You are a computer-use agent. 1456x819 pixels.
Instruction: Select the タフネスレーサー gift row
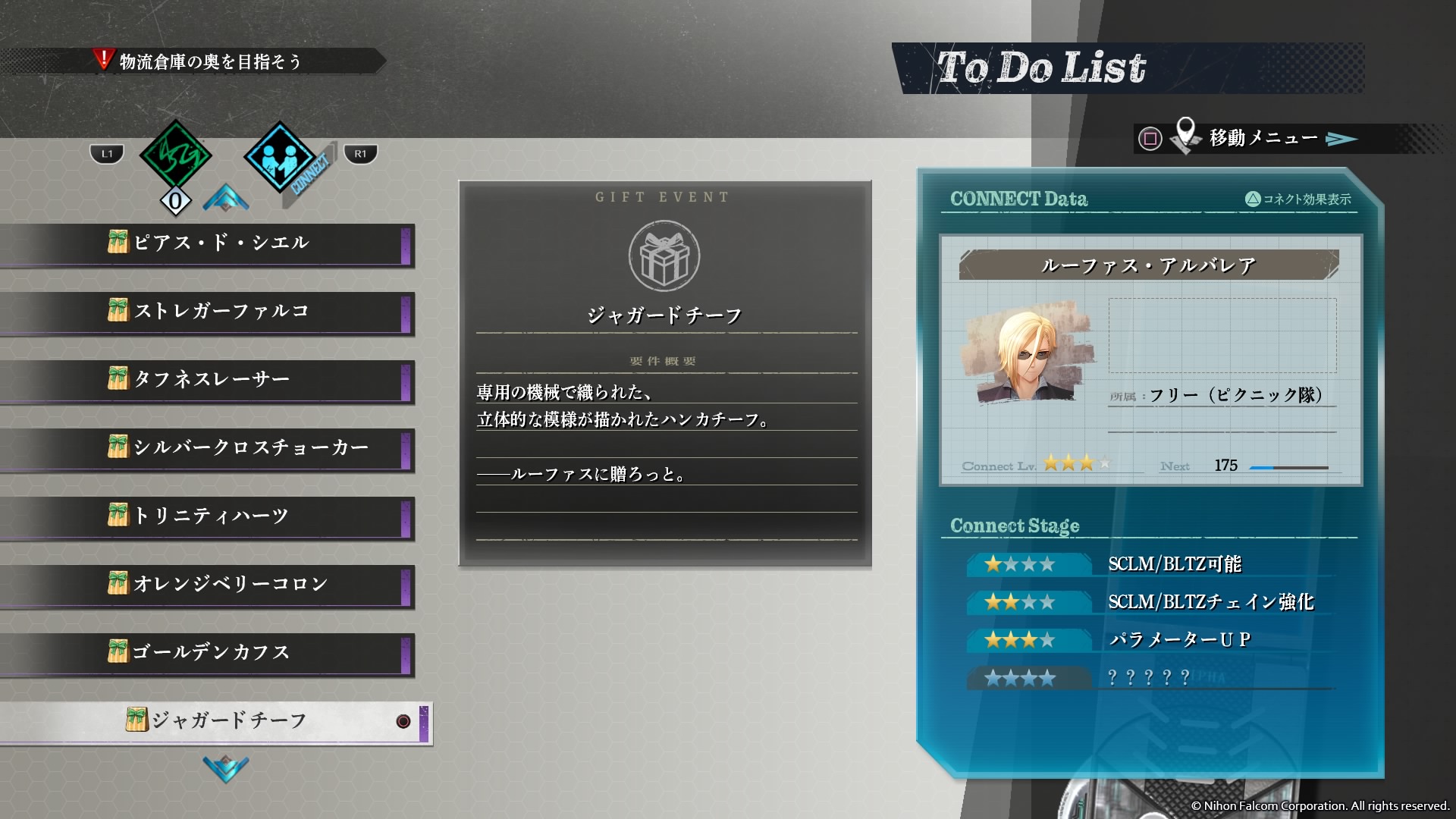[220, 380]
